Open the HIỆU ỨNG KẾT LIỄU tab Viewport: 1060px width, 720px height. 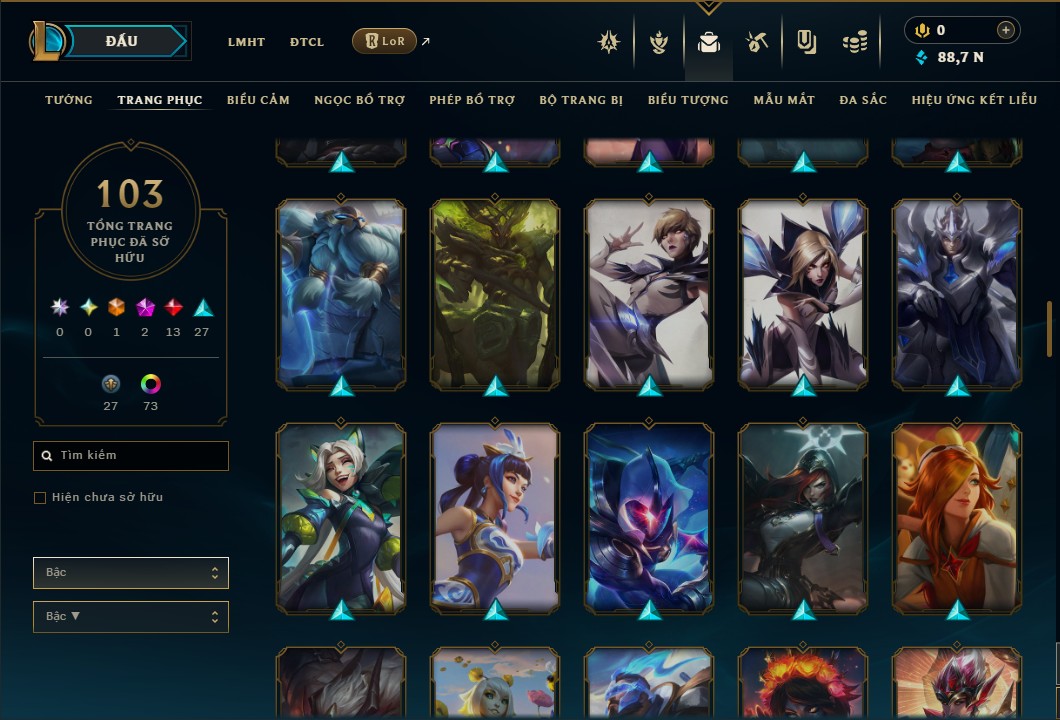tap(974, 100)
